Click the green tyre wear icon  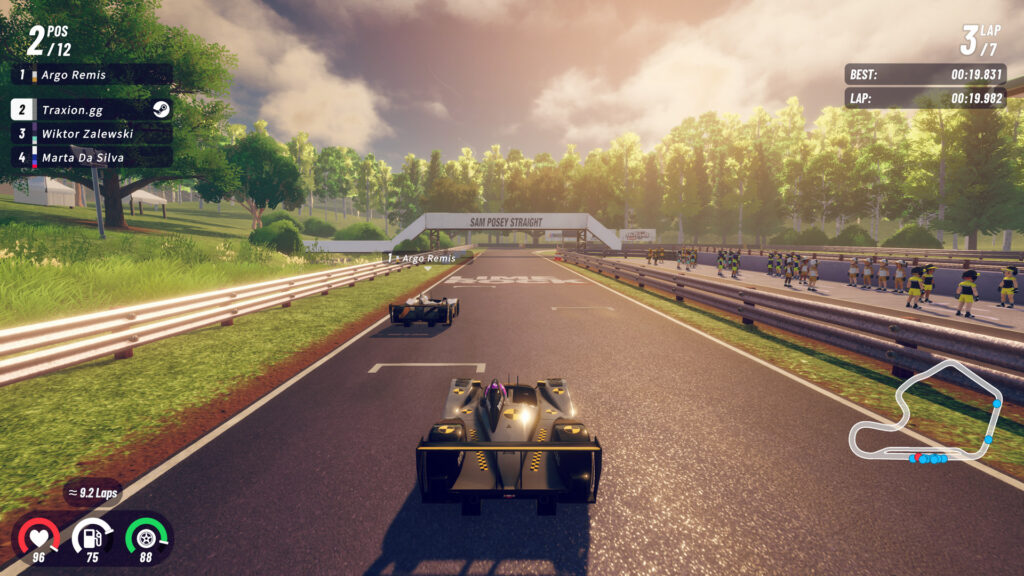pos(146,535)
